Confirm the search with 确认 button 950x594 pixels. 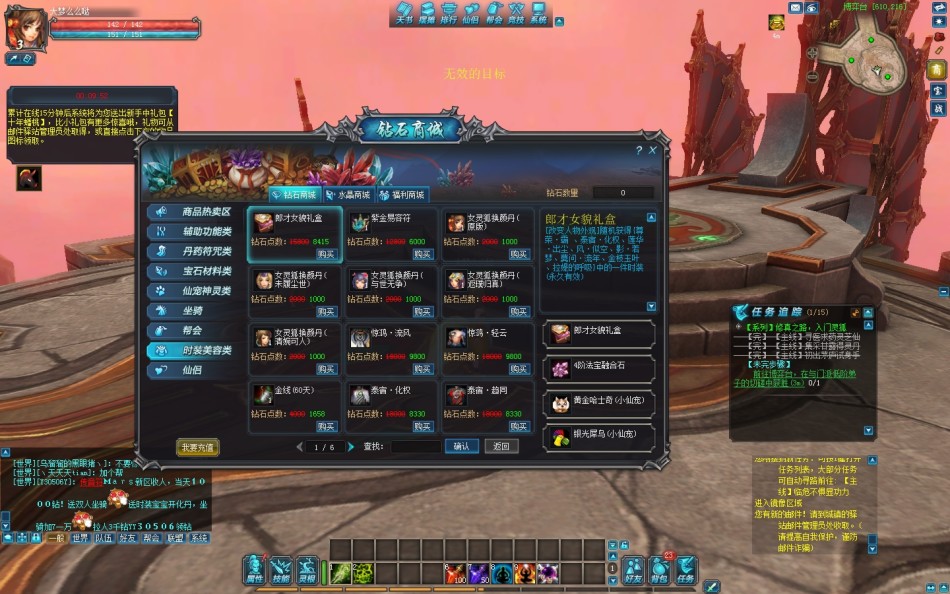point(461,447)
